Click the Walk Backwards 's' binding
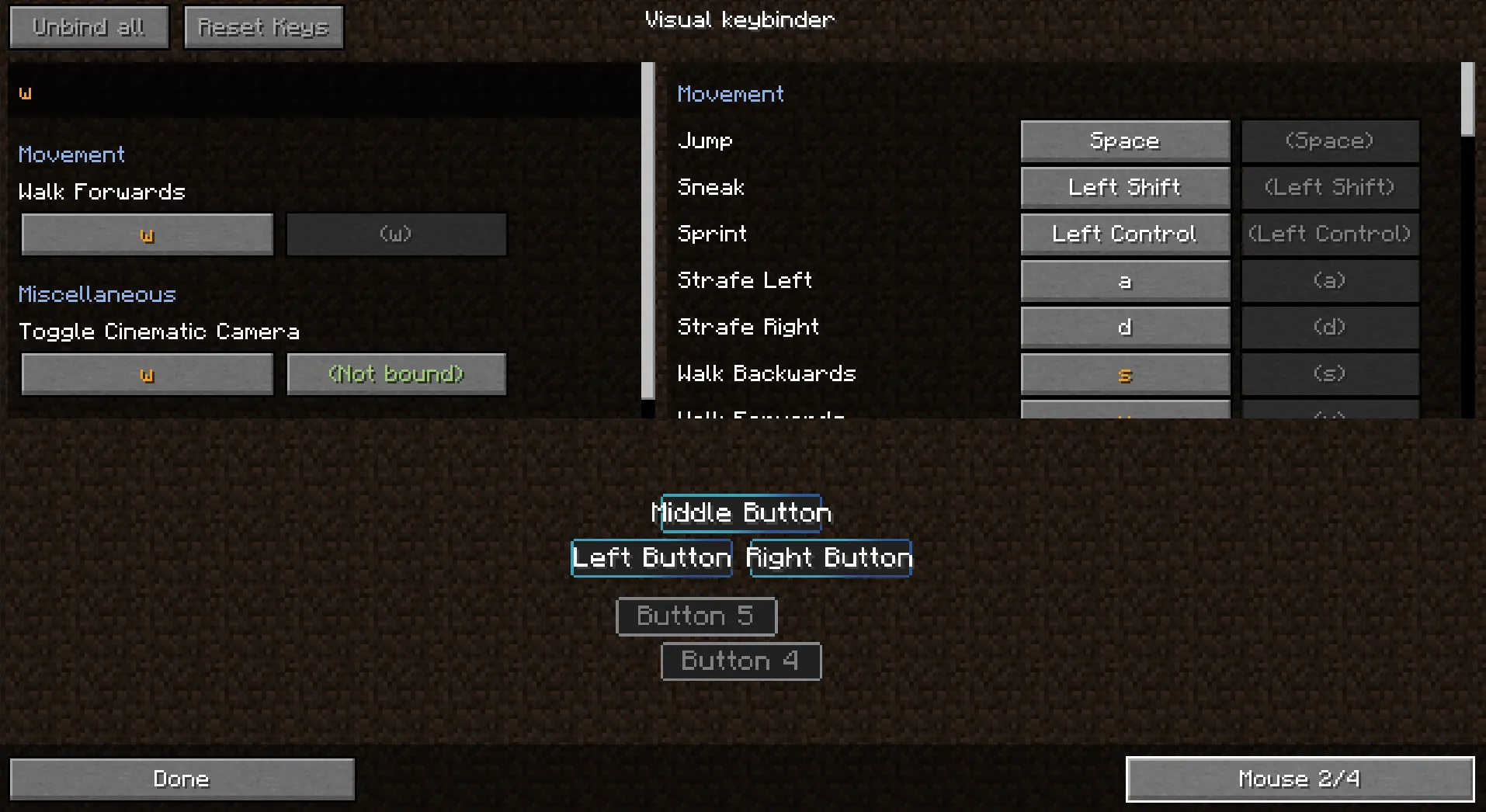Viewport: 1486px width, 812px height. pyautogui.click(x=1124, y=373)
